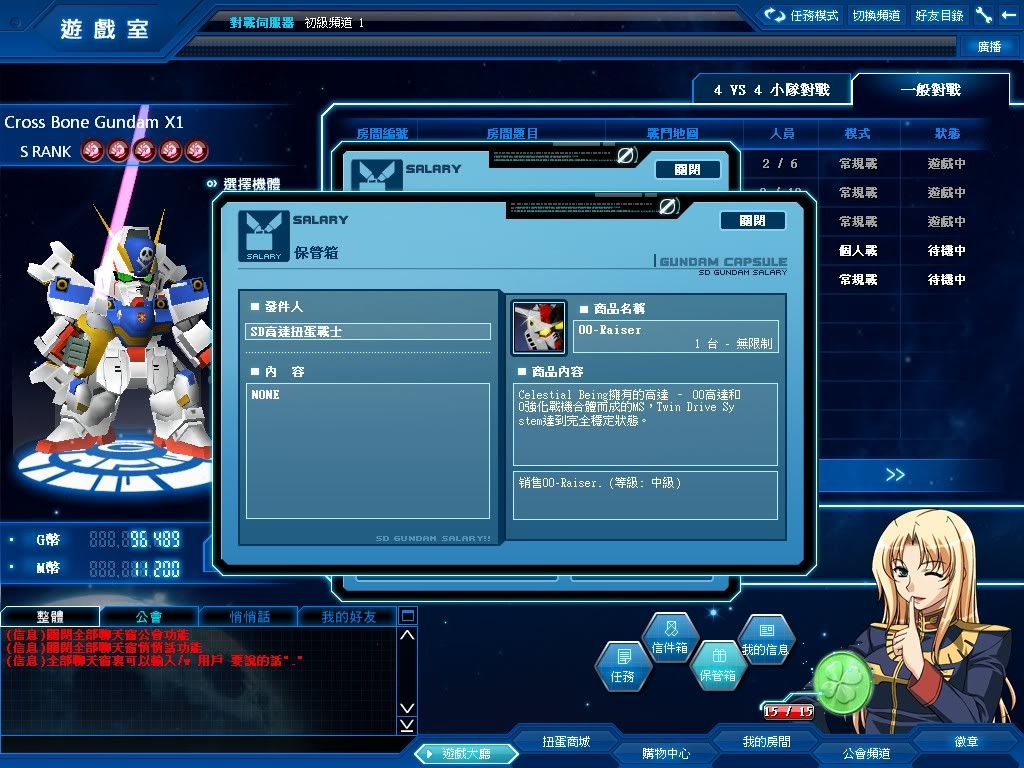The image size is (1024, 768).
Task: Show the 徽章 badges page
Action: click(x=965, y=742)
